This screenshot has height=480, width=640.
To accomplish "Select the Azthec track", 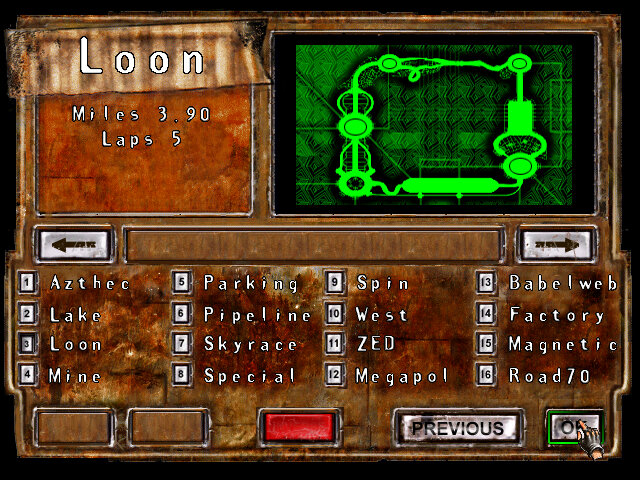I will point(90,284).
